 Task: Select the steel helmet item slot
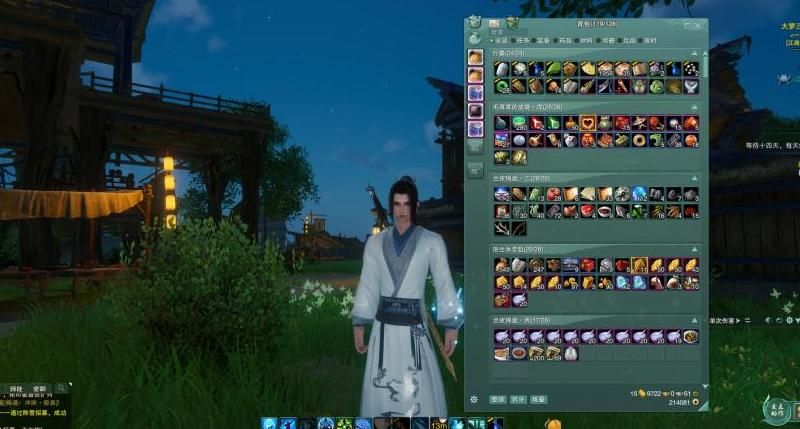(605, 265)
